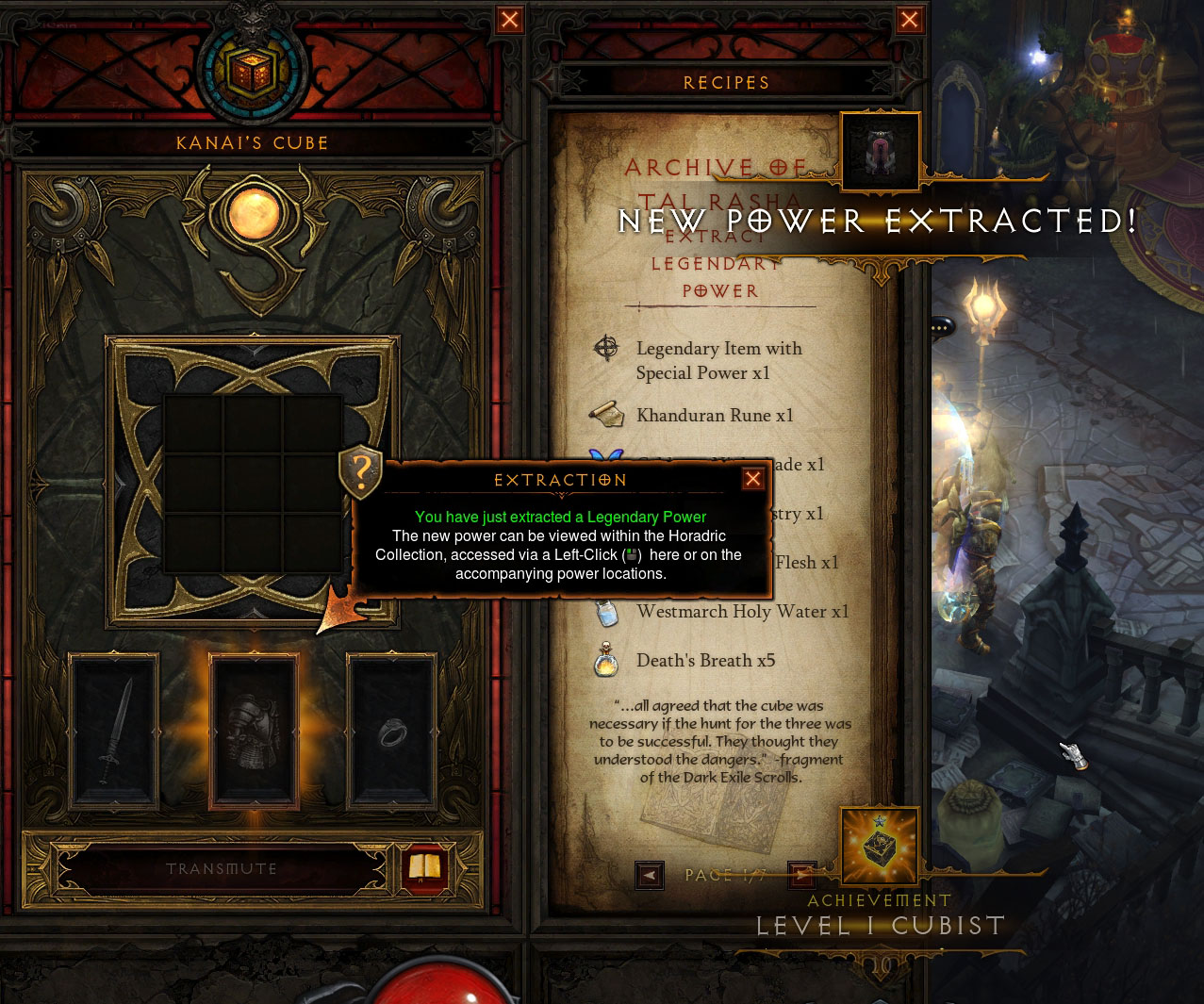Image resolution: width=1204 pixels, height=1004 pixels.
Task: Toggle the recipe book icon
Action: coord(424,868)
